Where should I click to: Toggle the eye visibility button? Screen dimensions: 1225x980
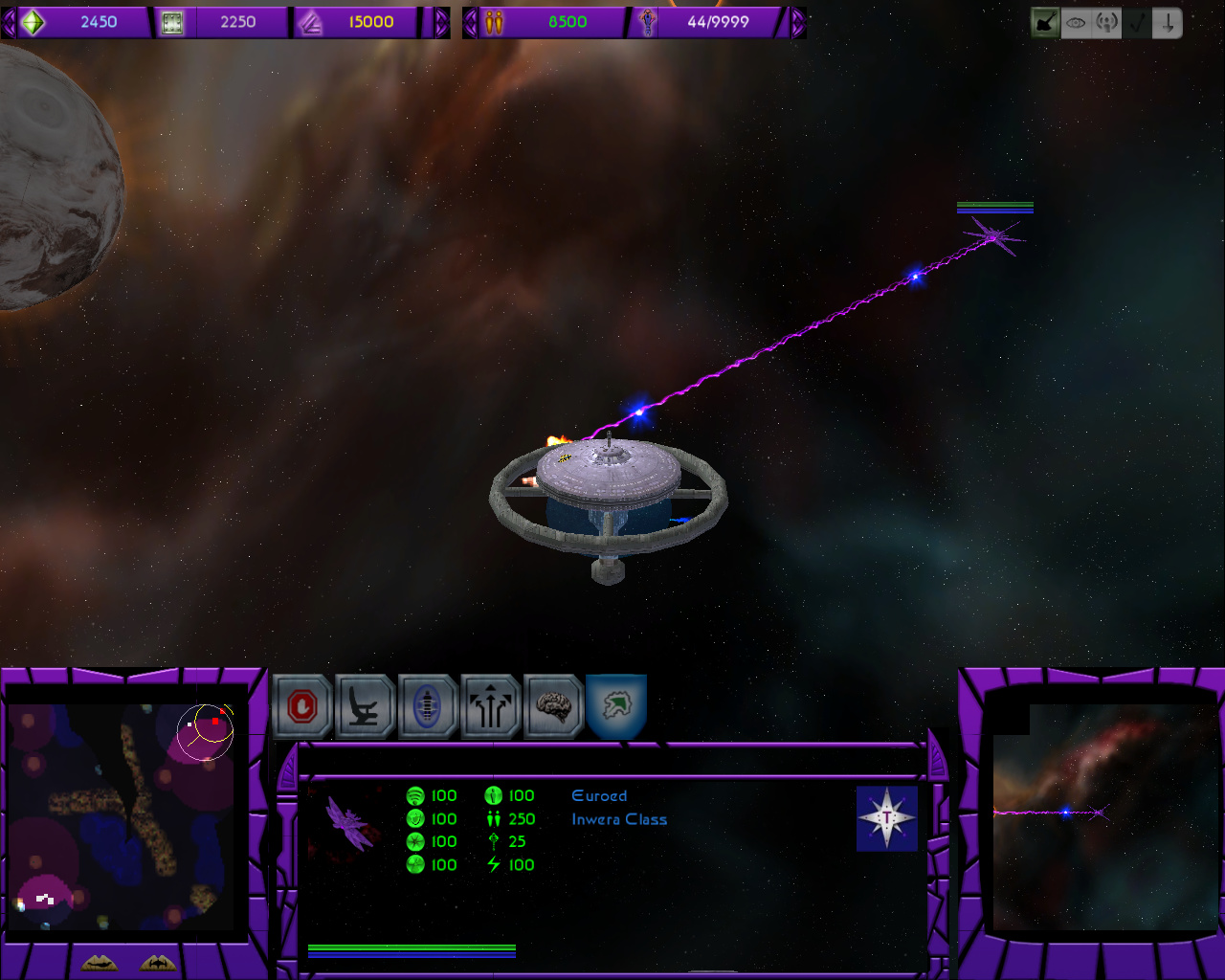click(1076, 23)
